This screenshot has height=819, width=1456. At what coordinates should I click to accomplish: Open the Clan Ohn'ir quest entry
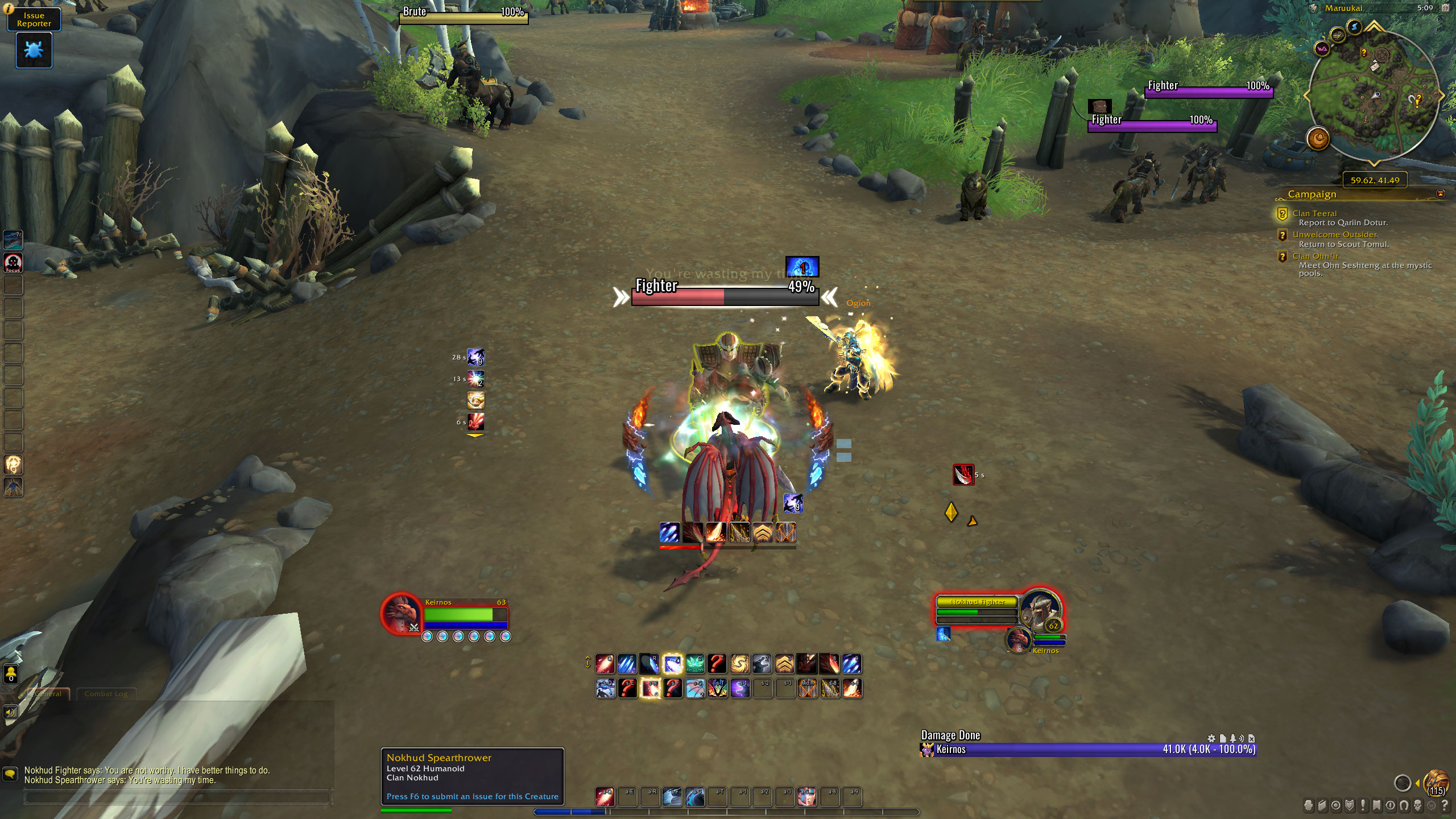(1315, 256)
